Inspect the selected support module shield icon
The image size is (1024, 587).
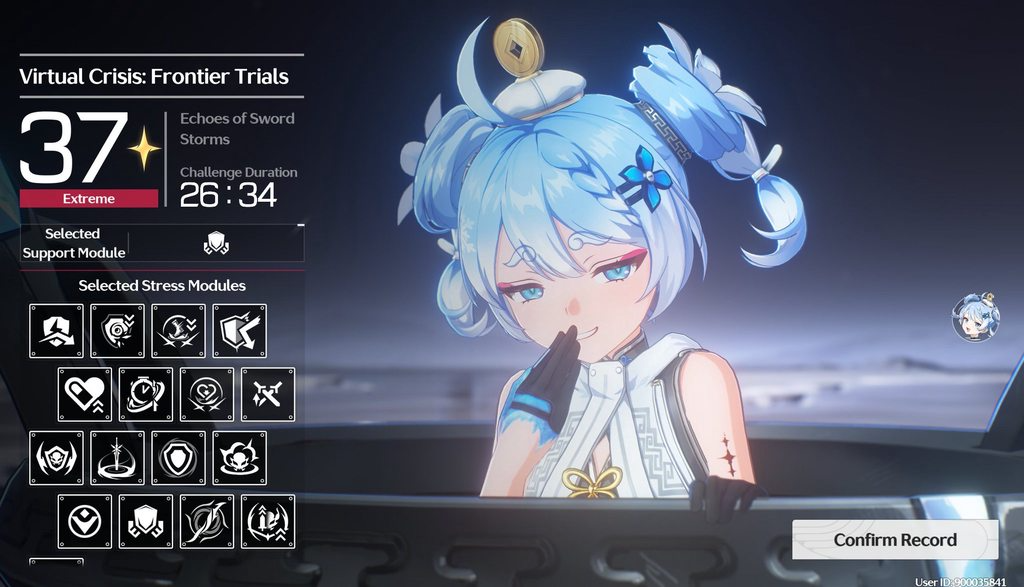(x=216, y=243)
